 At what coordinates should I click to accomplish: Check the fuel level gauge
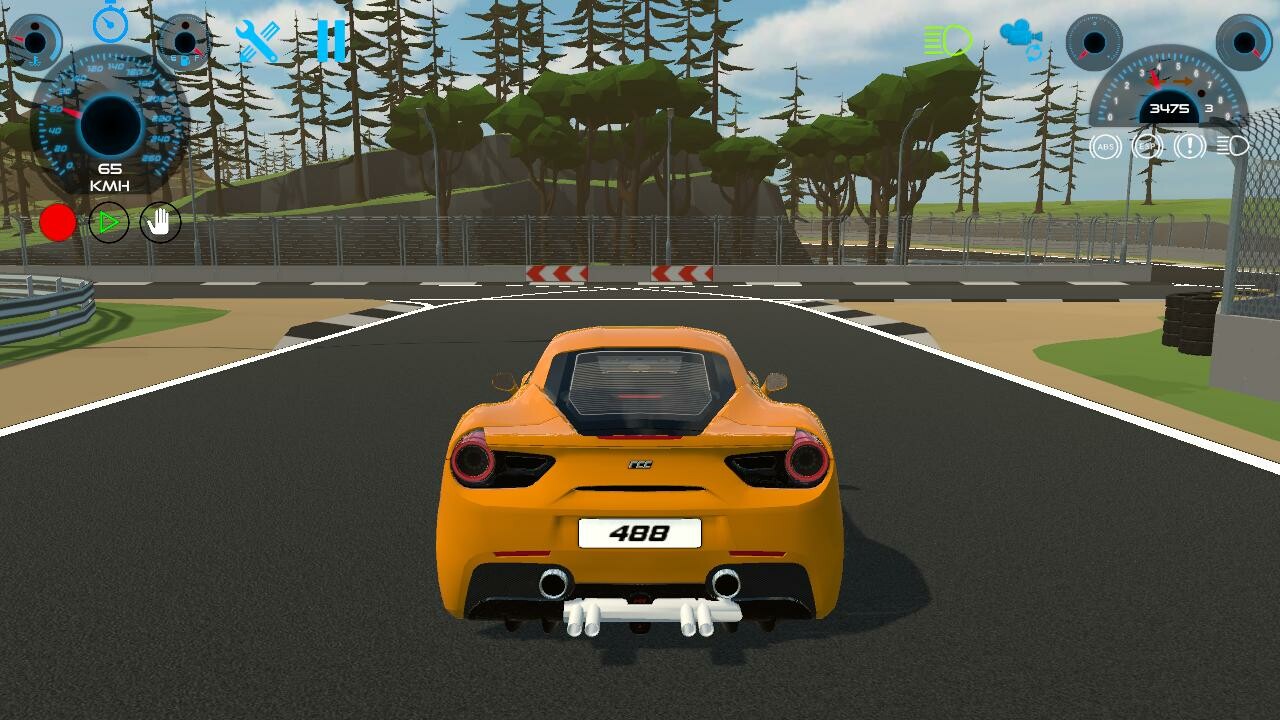[183, 40]
